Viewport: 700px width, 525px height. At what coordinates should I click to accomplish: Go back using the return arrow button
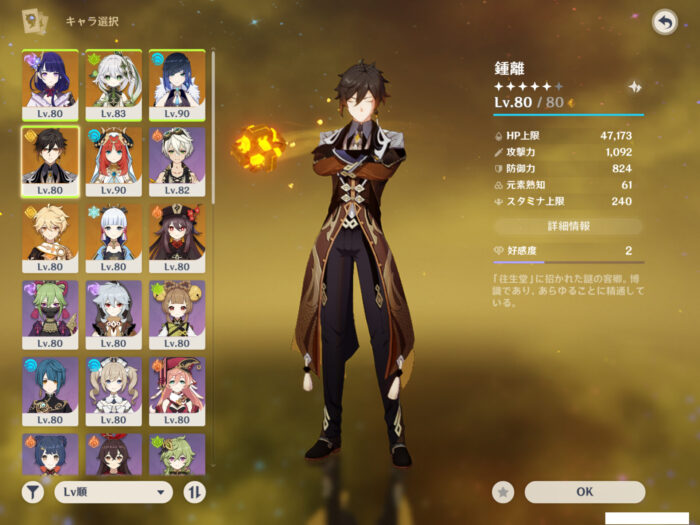(x=664, y=22)
